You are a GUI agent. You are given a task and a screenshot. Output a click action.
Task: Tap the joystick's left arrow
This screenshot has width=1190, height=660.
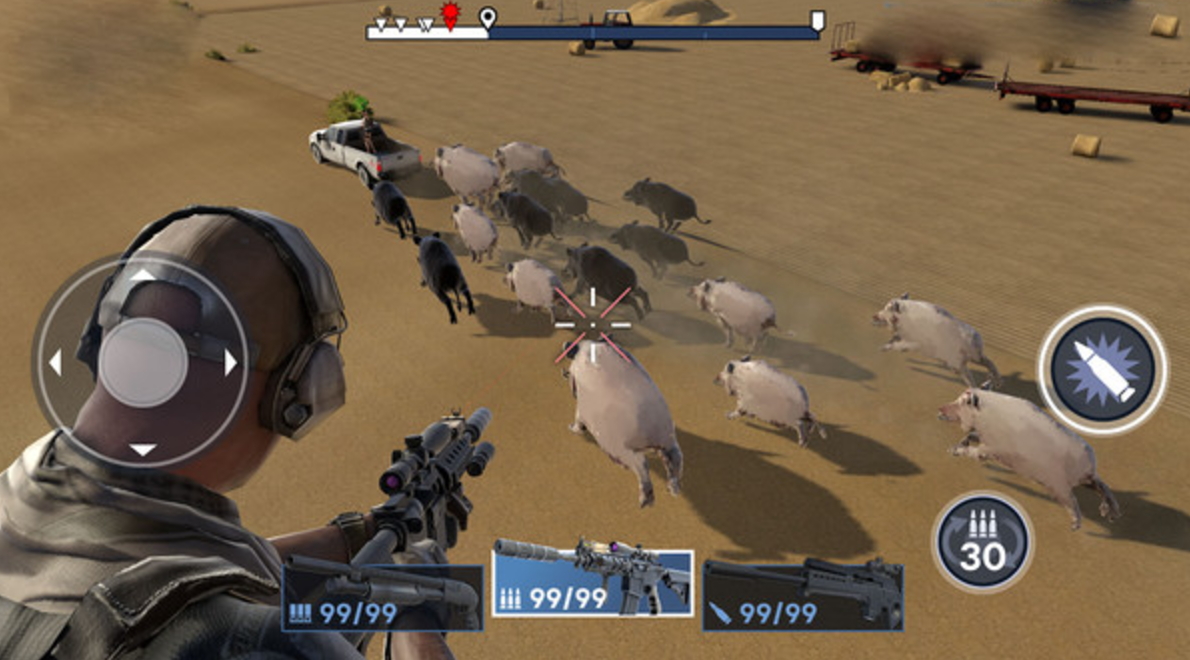56,362
